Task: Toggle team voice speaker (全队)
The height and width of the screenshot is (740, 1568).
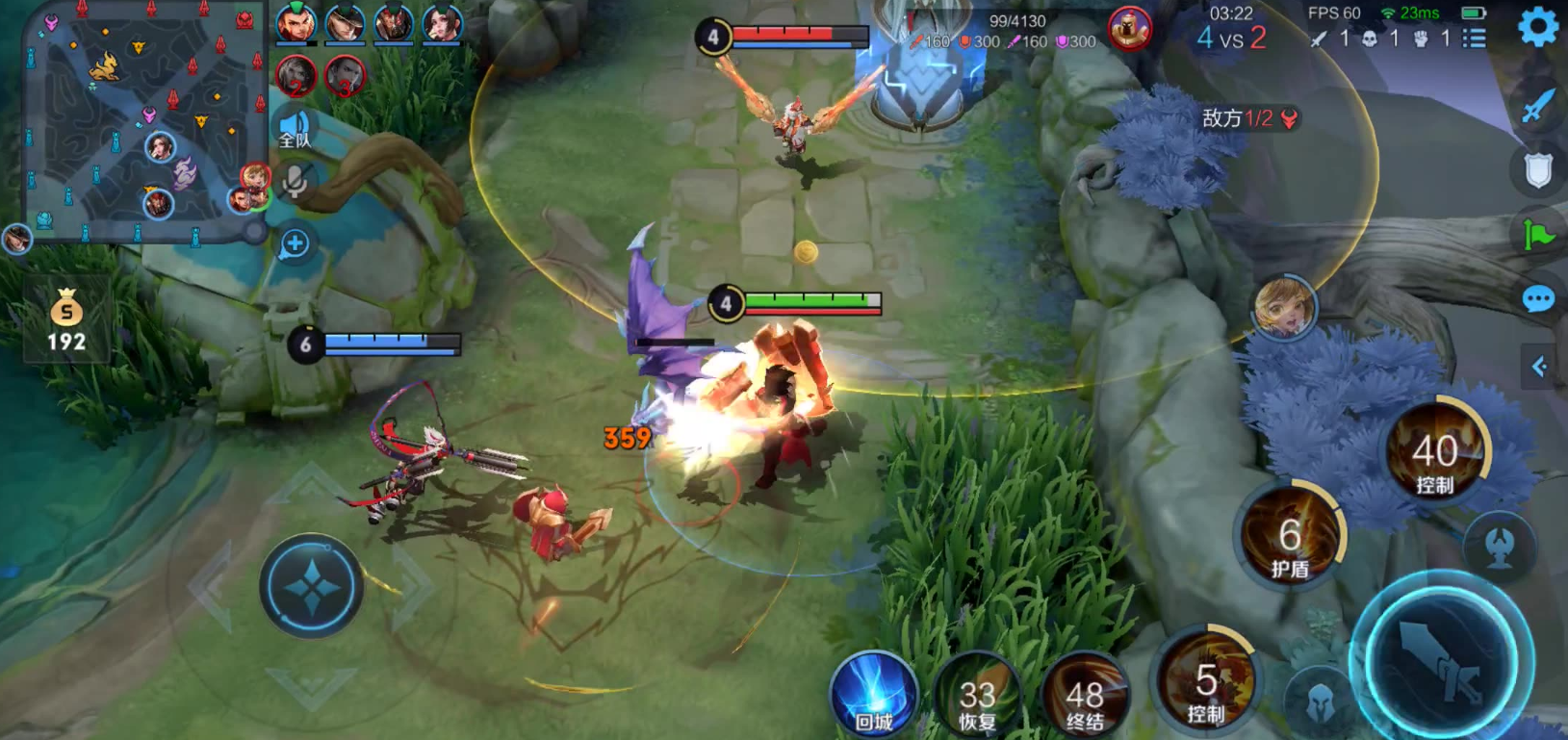Action: (295, 130)
